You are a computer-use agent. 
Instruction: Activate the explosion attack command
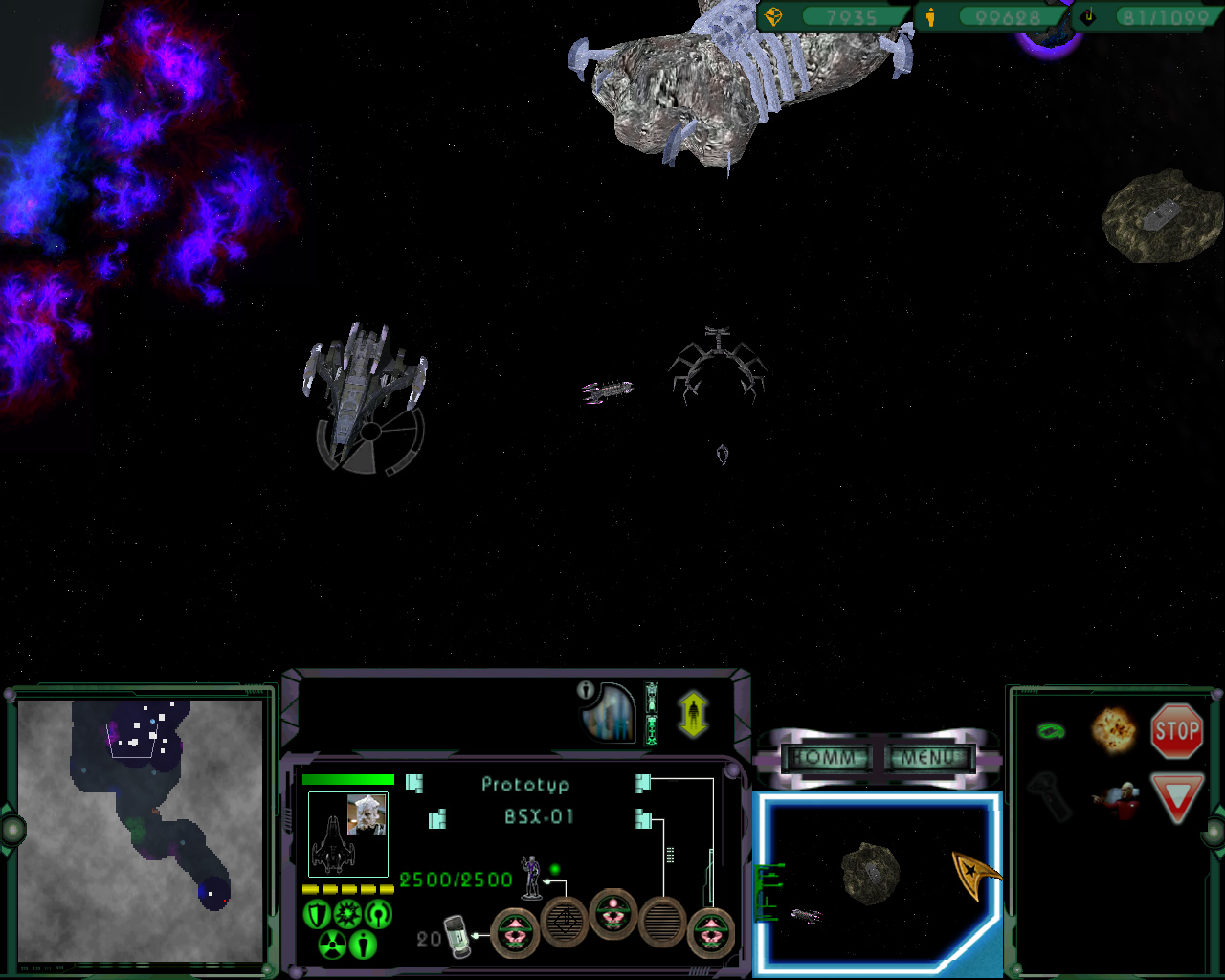point(1113,731)
